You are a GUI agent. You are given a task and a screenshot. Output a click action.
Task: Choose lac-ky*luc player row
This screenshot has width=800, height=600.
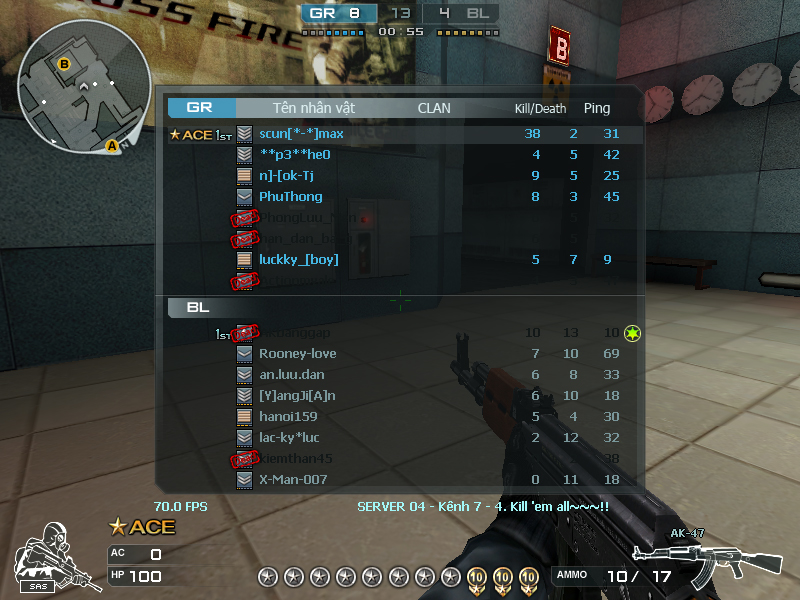tap(290, 438)
